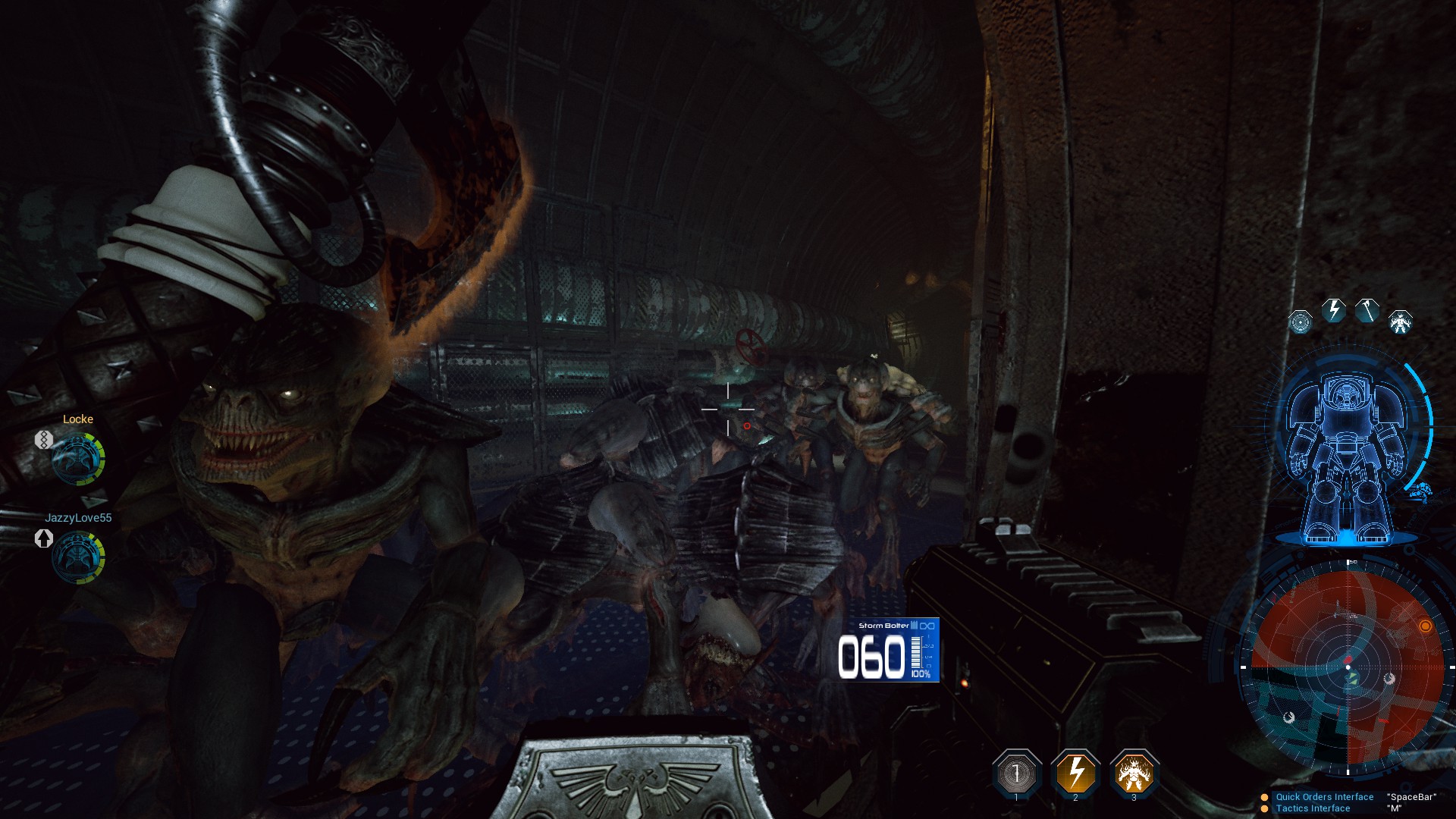Screen dimensions: 1456x819
Task: Open the Quick Orders Interface entry
Action: 1324,797
